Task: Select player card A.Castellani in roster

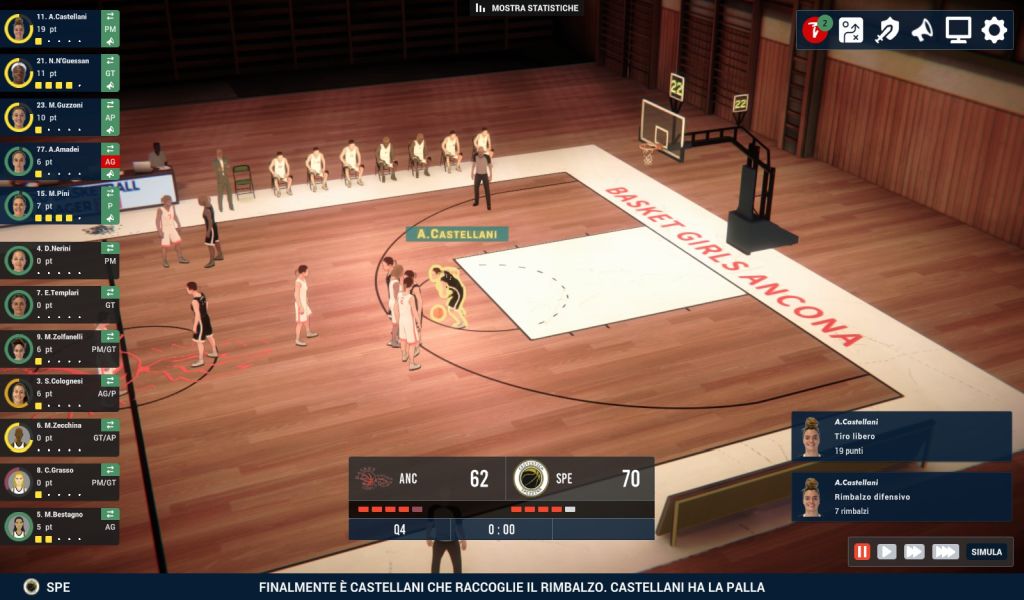Action: (x=55, y=28)
